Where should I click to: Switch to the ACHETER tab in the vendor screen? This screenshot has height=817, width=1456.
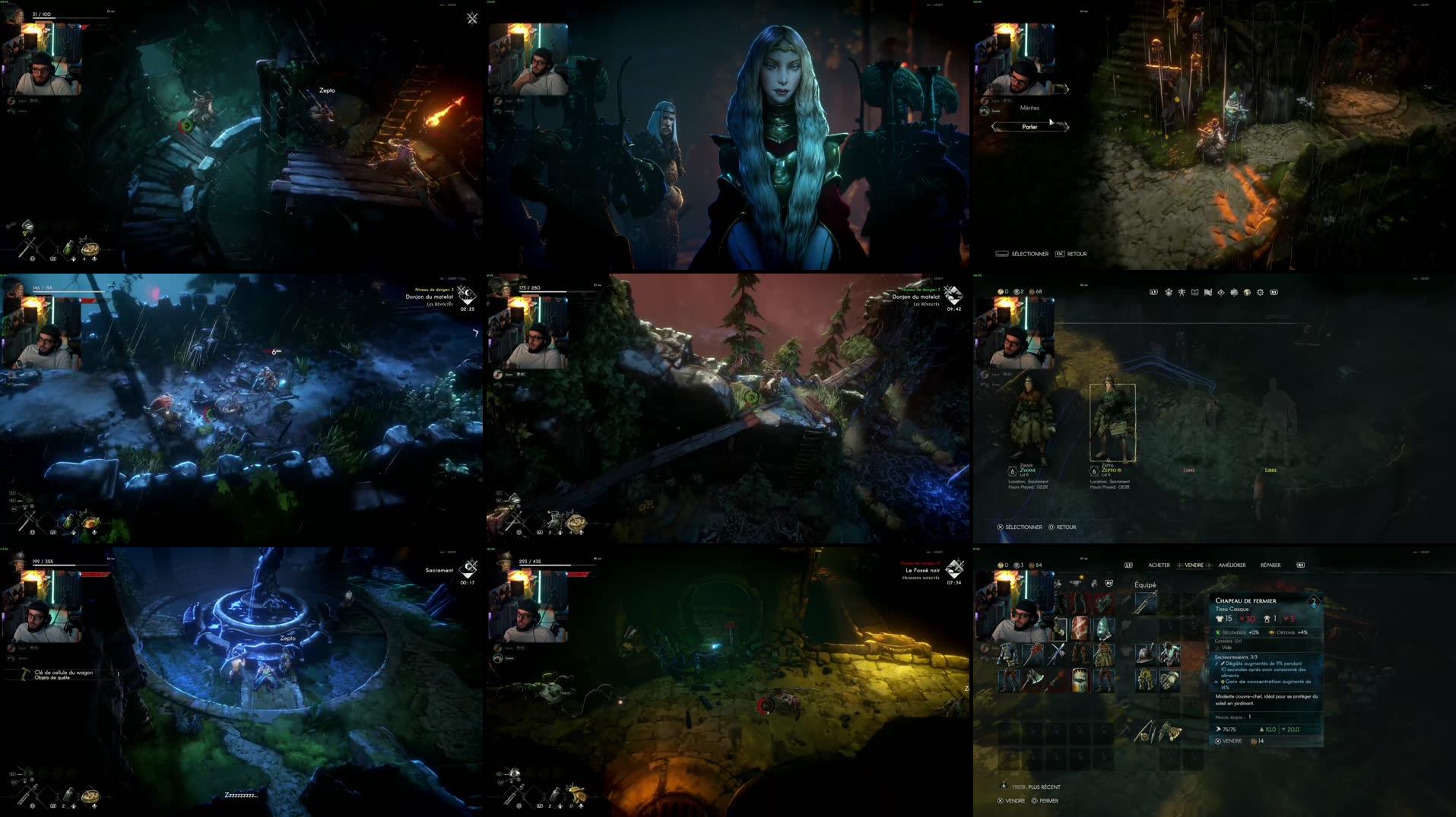(x=1159, y=565)
